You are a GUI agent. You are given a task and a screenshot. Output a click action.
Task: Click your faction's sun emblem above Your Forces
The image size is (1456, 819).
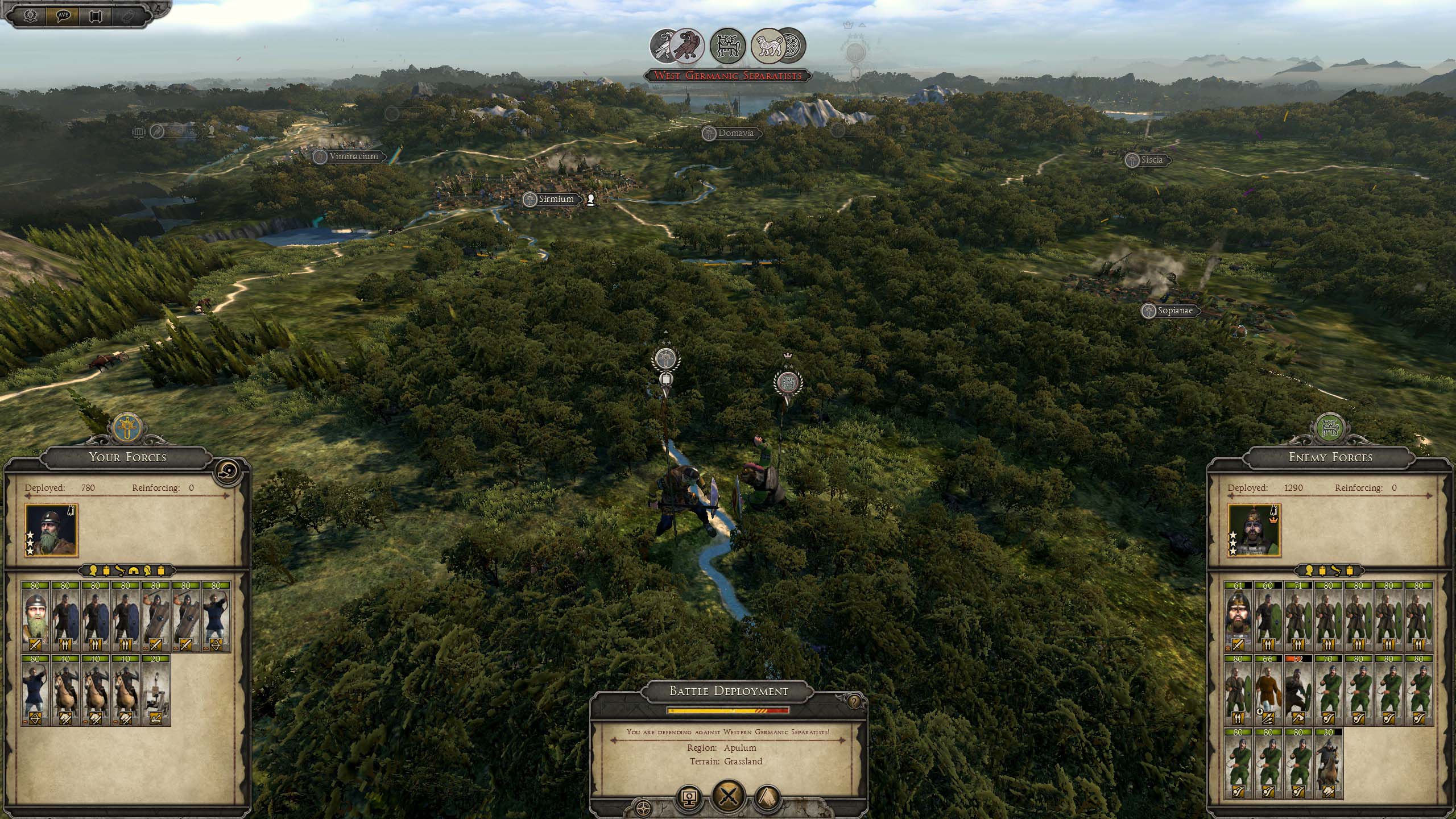(127, 428)
